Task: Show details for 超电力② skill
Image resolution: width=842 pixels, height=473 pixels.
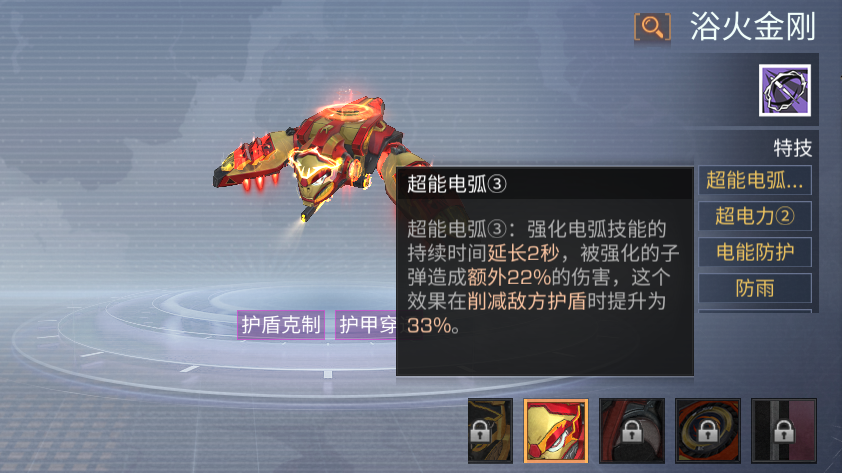Action: pos(755,217)
